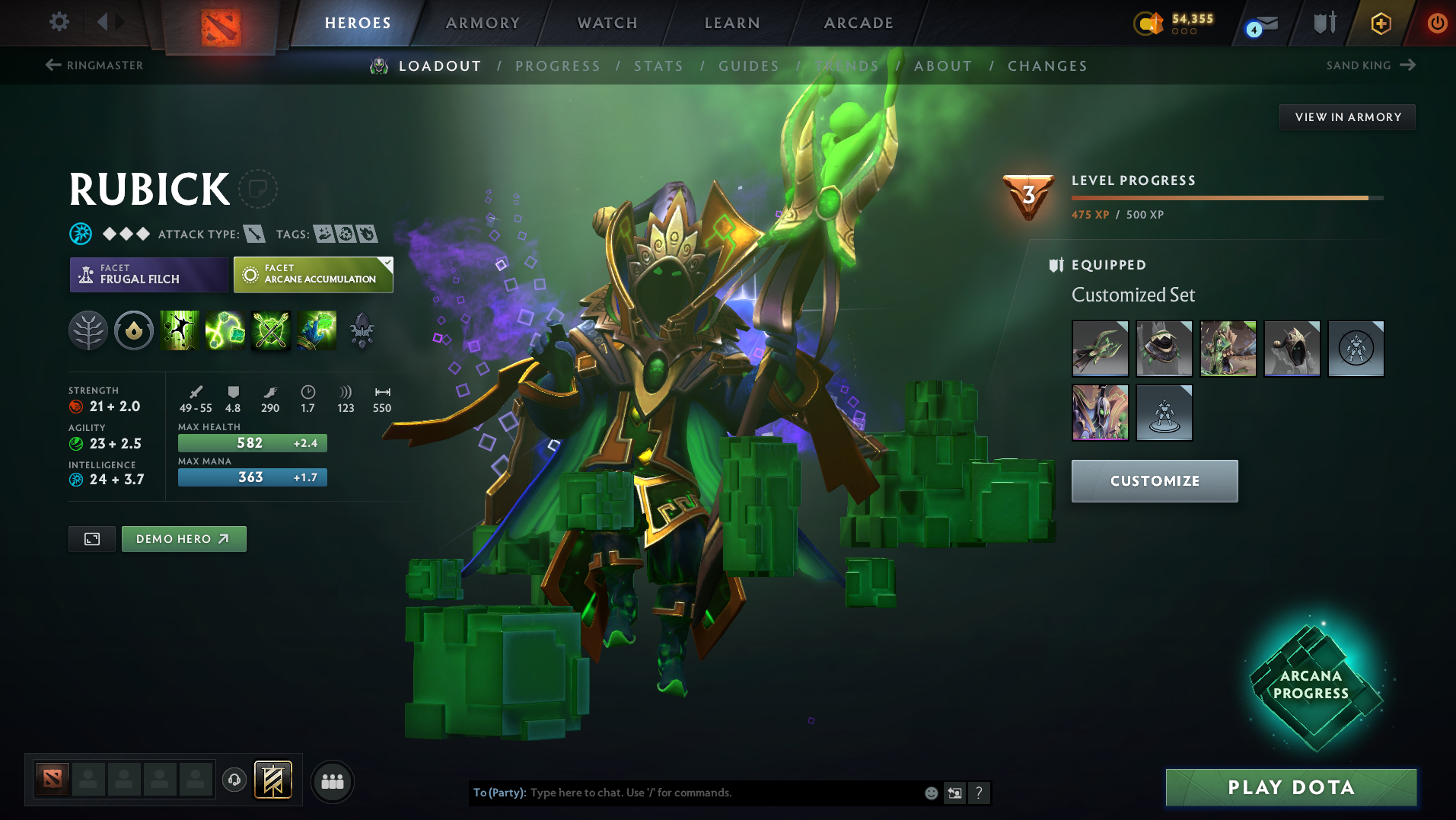Viewport: 1456px width, 820px height.
Task: View the innate ability icon
Action: pos(134,330)
